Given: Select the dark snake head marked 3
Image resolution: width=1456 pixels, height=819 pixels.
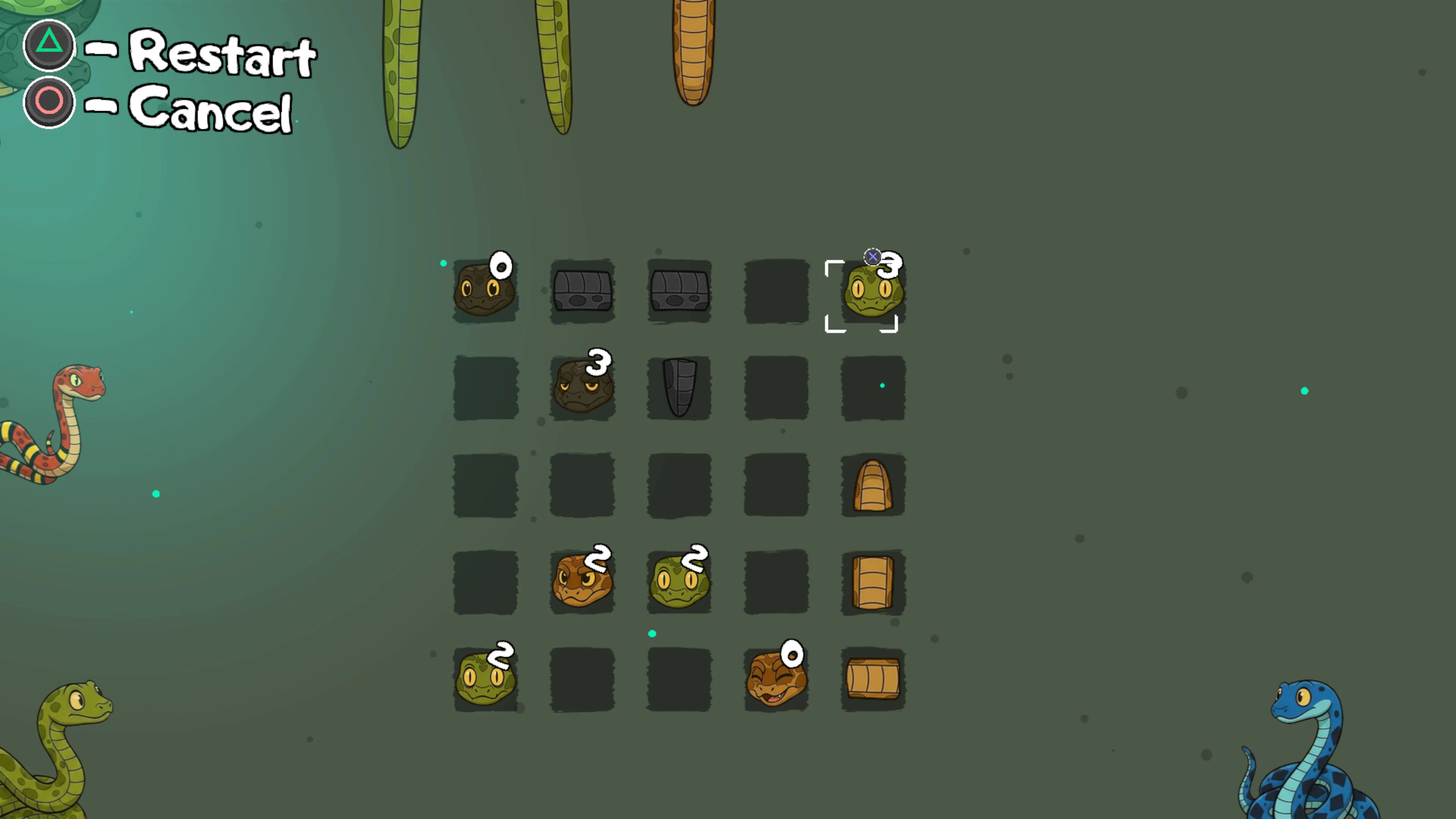Looking at the screenshot, I should pos(582,387).
